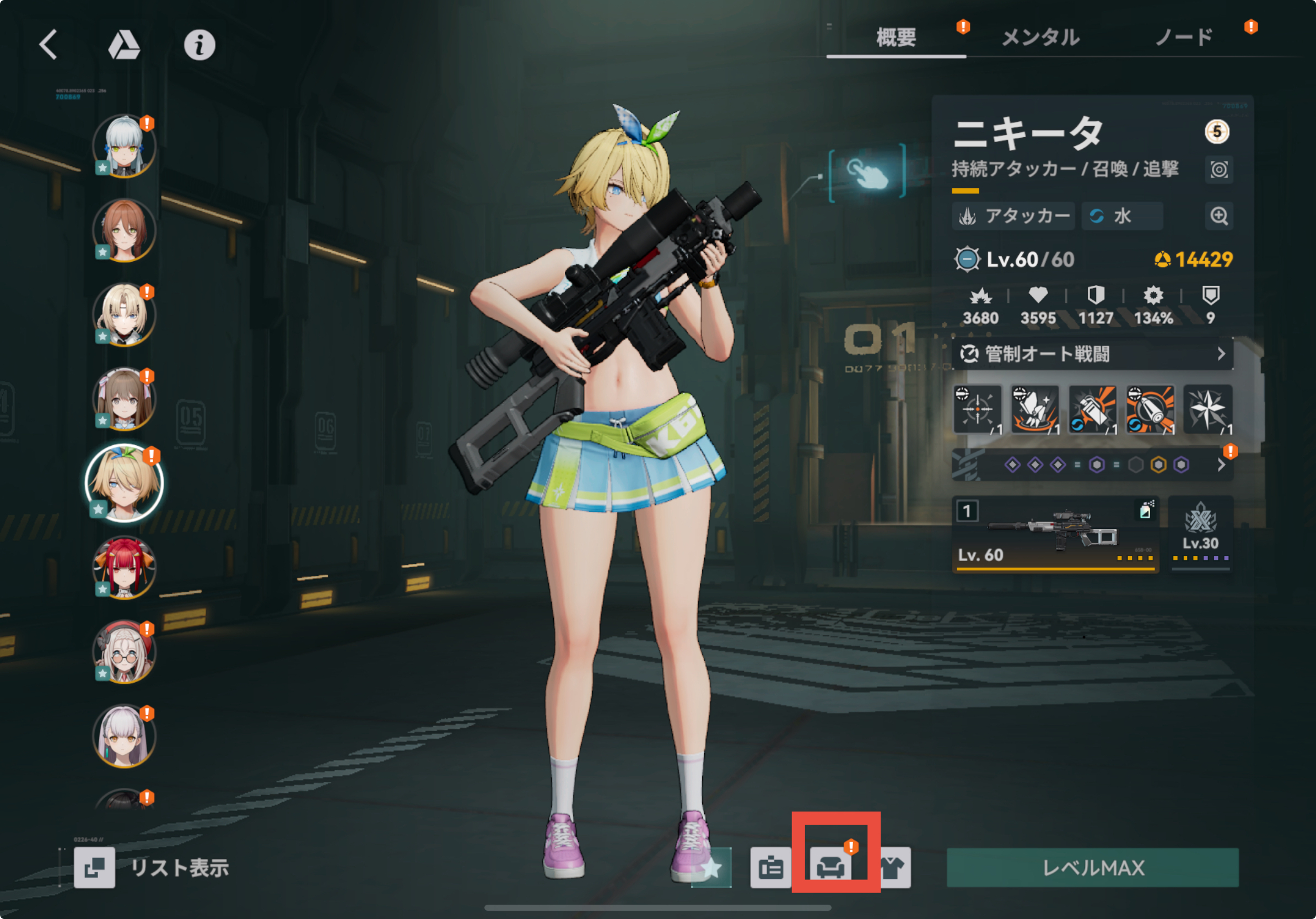Open the Lv.30 emblem slot
The image size is (1316, 919).
coord(1200,534)
